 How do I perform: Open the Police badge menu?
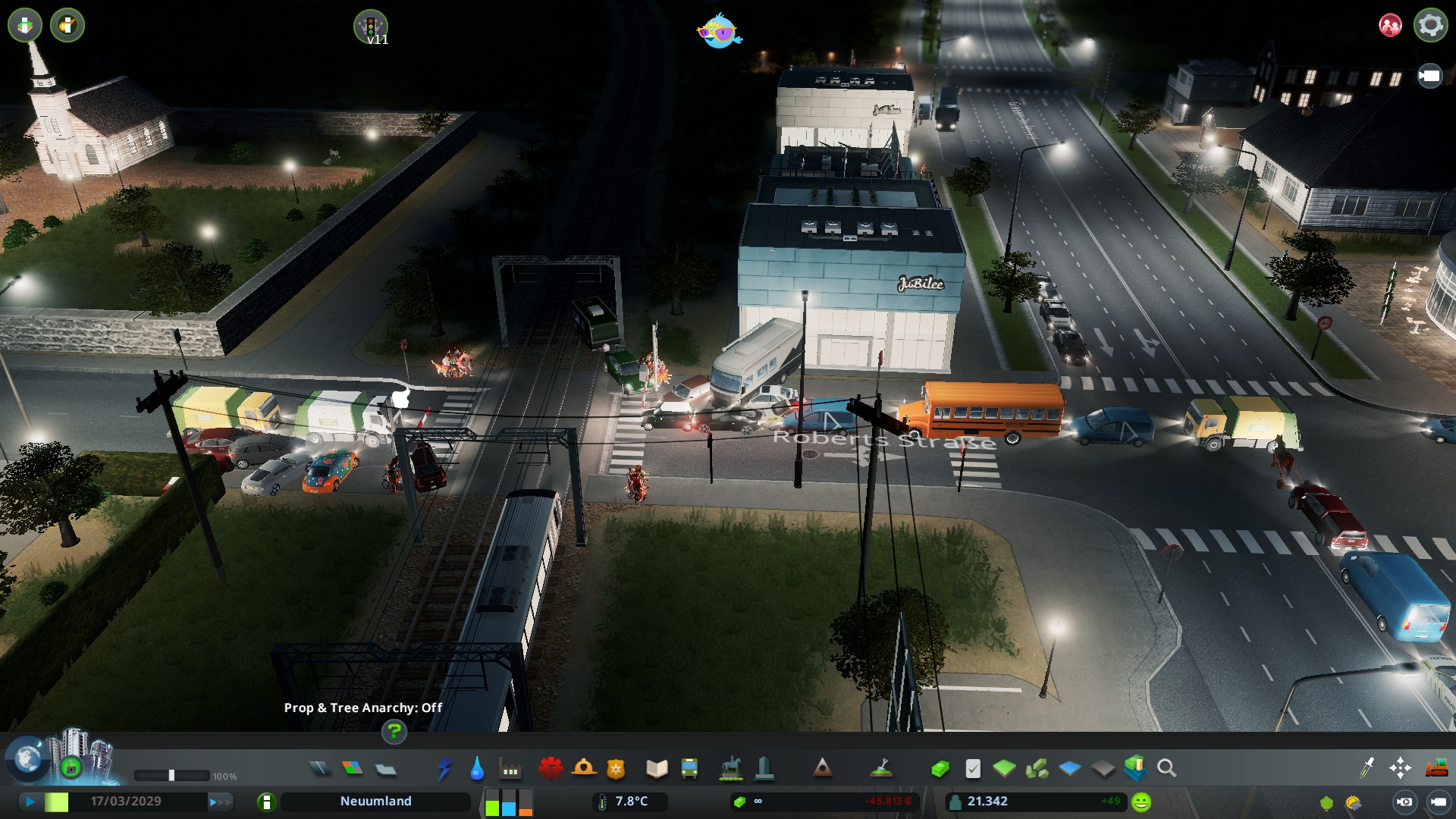pyautogui.click(x=616, y=769)
